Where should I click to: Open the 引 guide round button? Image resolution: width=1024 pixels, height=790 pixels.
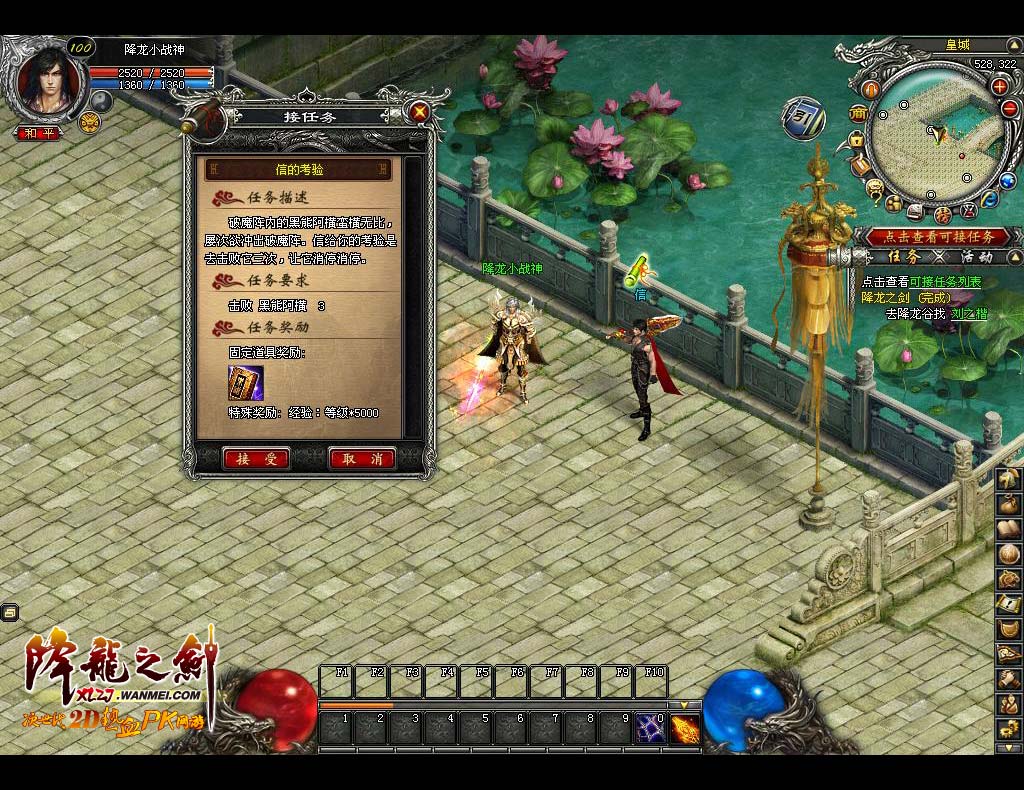(803, 118)
